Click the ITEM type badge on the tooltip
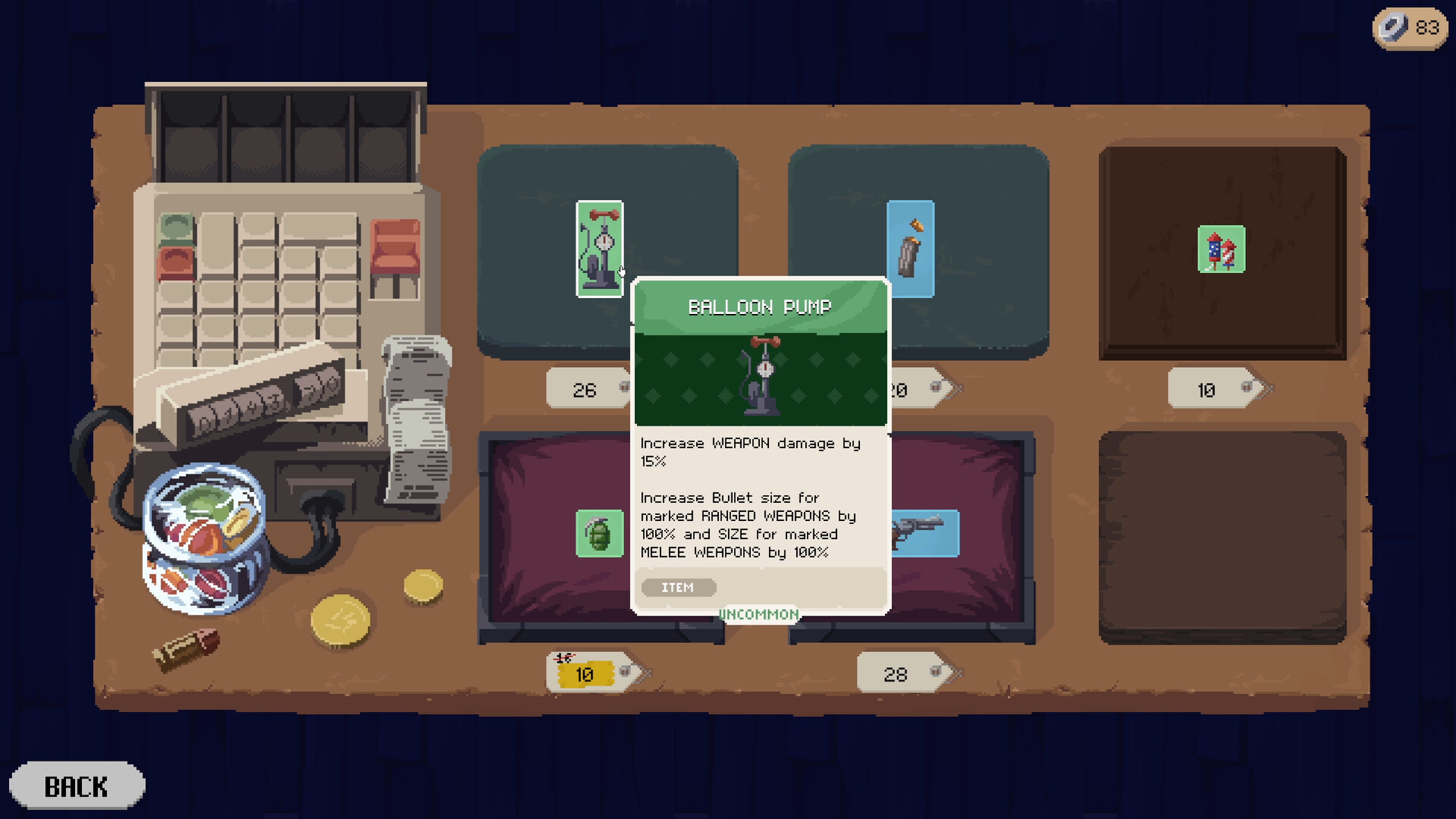1456x819 pixels. 677,587
